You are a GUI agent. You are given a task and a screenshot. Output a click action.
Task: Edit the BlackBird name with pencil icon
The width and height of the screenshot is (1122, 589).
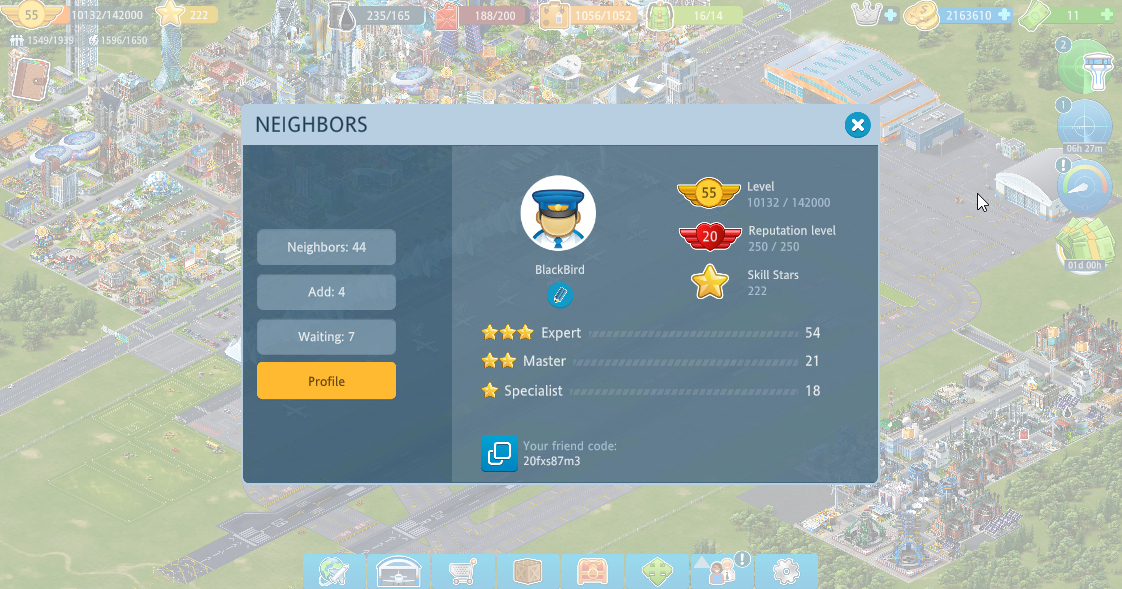(x=559, y=295)
